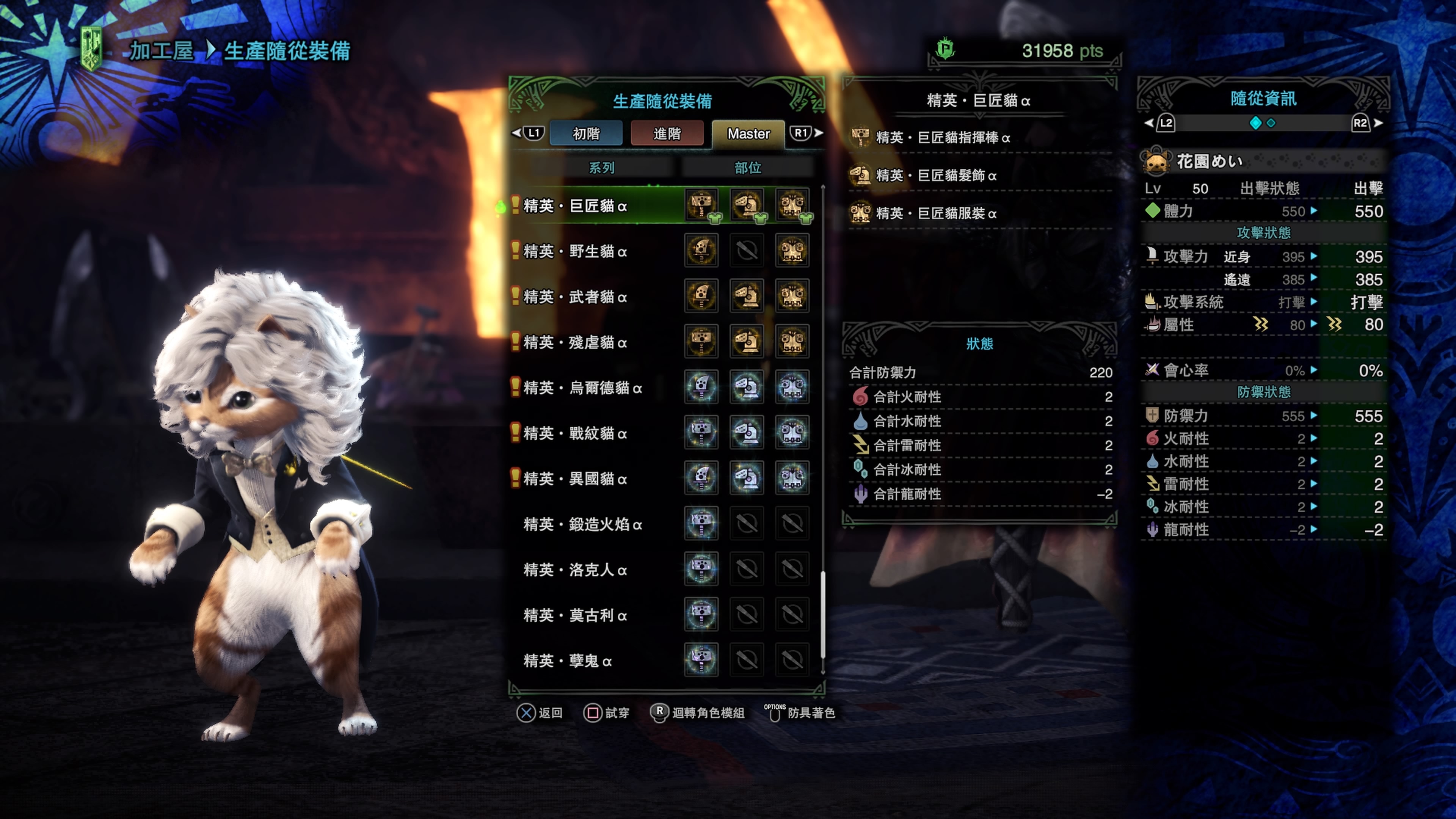Select the 精英・野生貓α set row
This screenshot has height=819, width=1456.
[x=575, y=251]
